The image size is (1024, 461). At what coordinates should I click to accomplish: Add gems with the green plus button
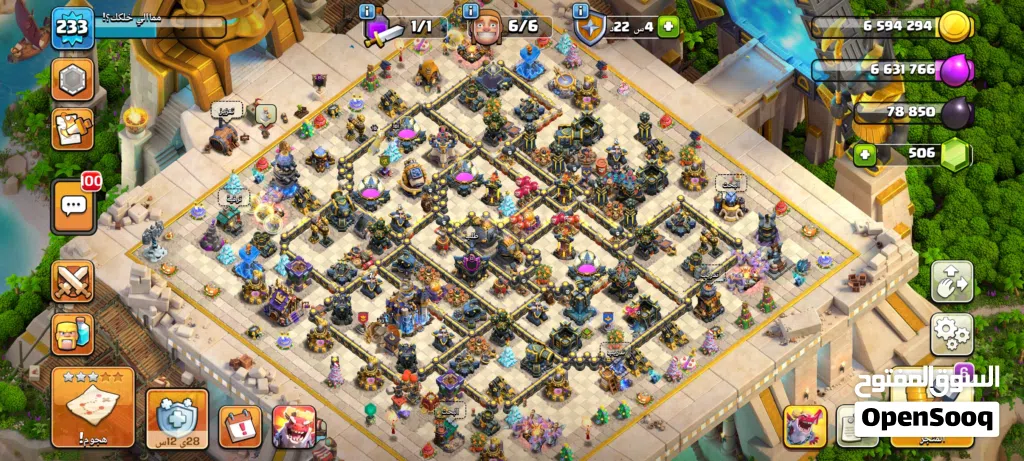pos(863,154)
